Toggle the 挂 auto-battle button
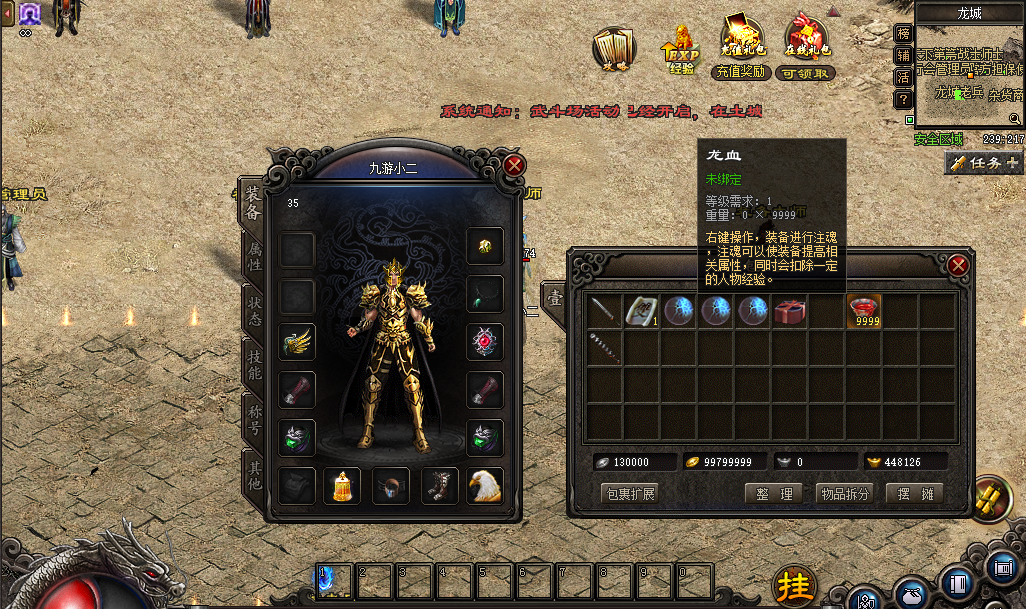 796,584
